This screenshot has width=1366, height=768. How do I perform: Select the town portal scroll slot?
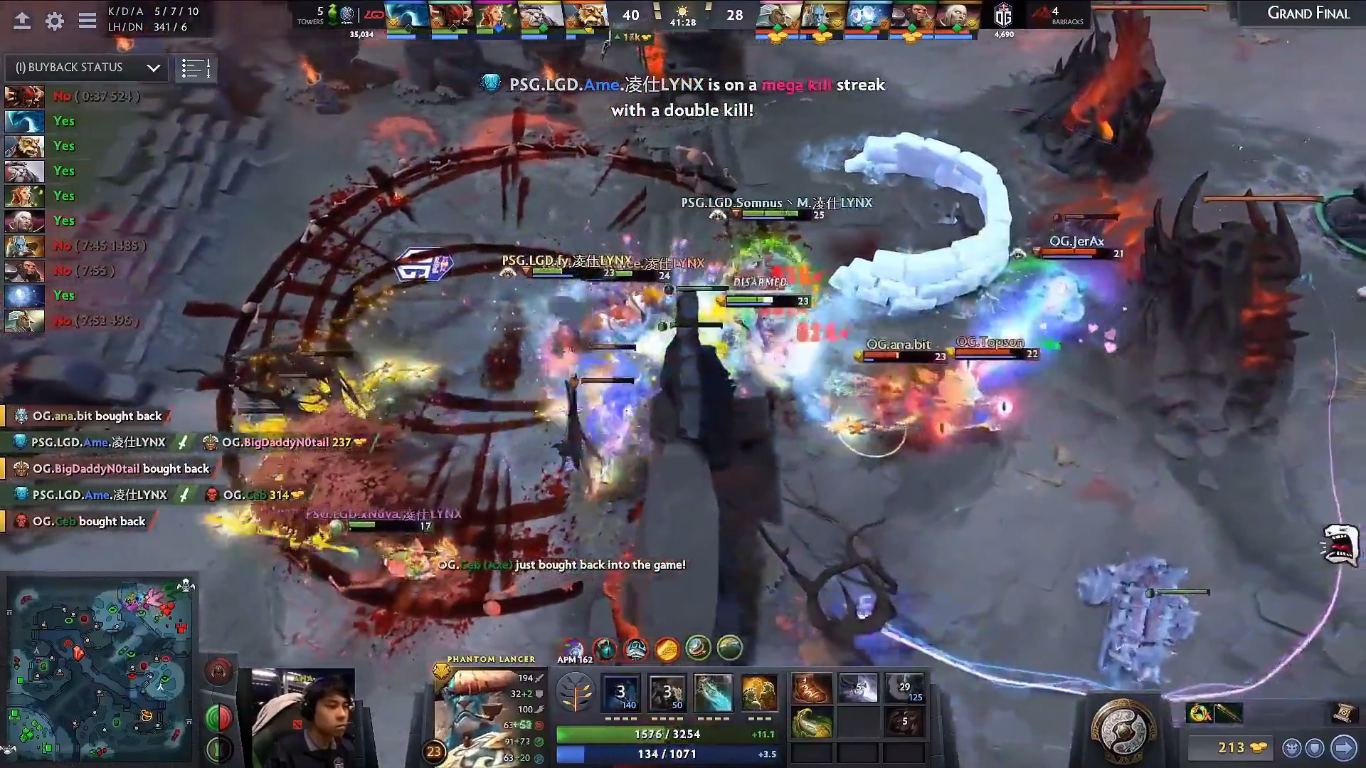pos(1343,712)
